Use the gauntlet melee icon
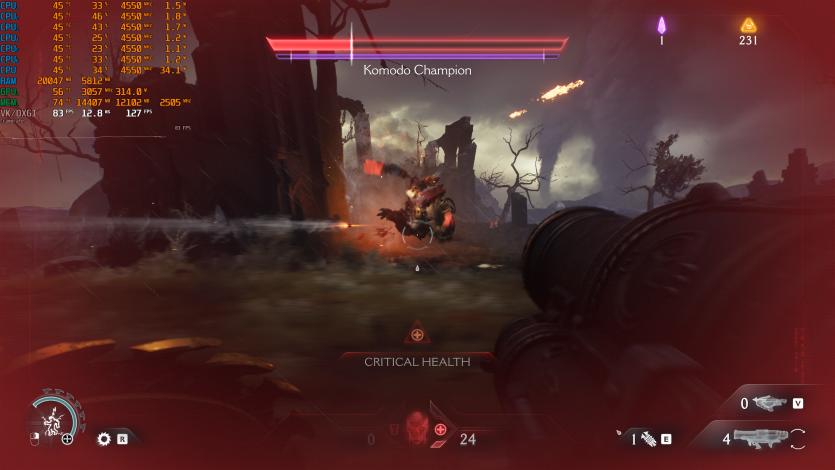 coord(647,438)
